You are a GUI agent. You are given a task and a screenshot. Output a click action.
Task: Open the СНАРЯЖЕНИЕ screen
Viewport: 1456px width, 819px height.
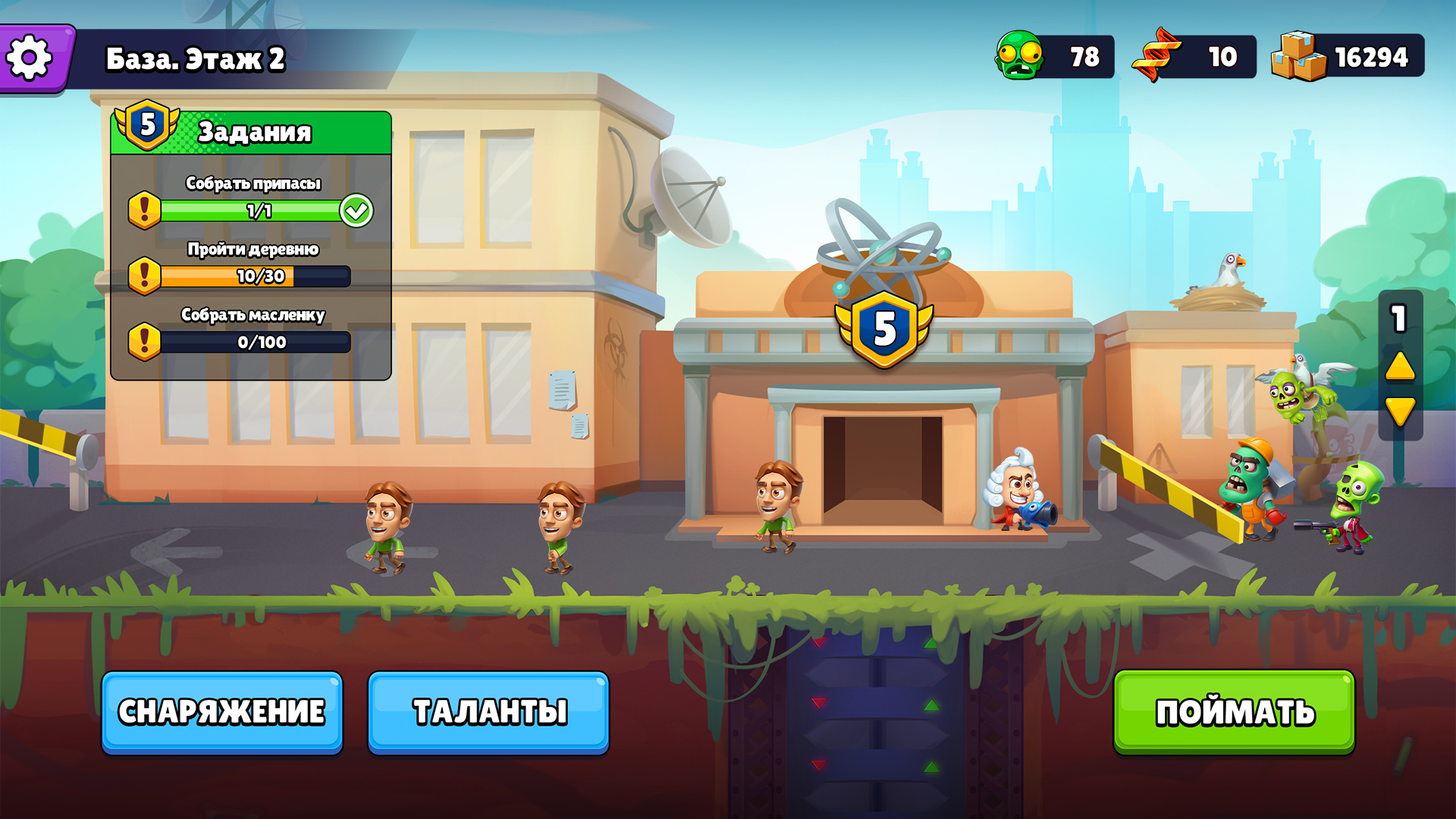[221, 711]
